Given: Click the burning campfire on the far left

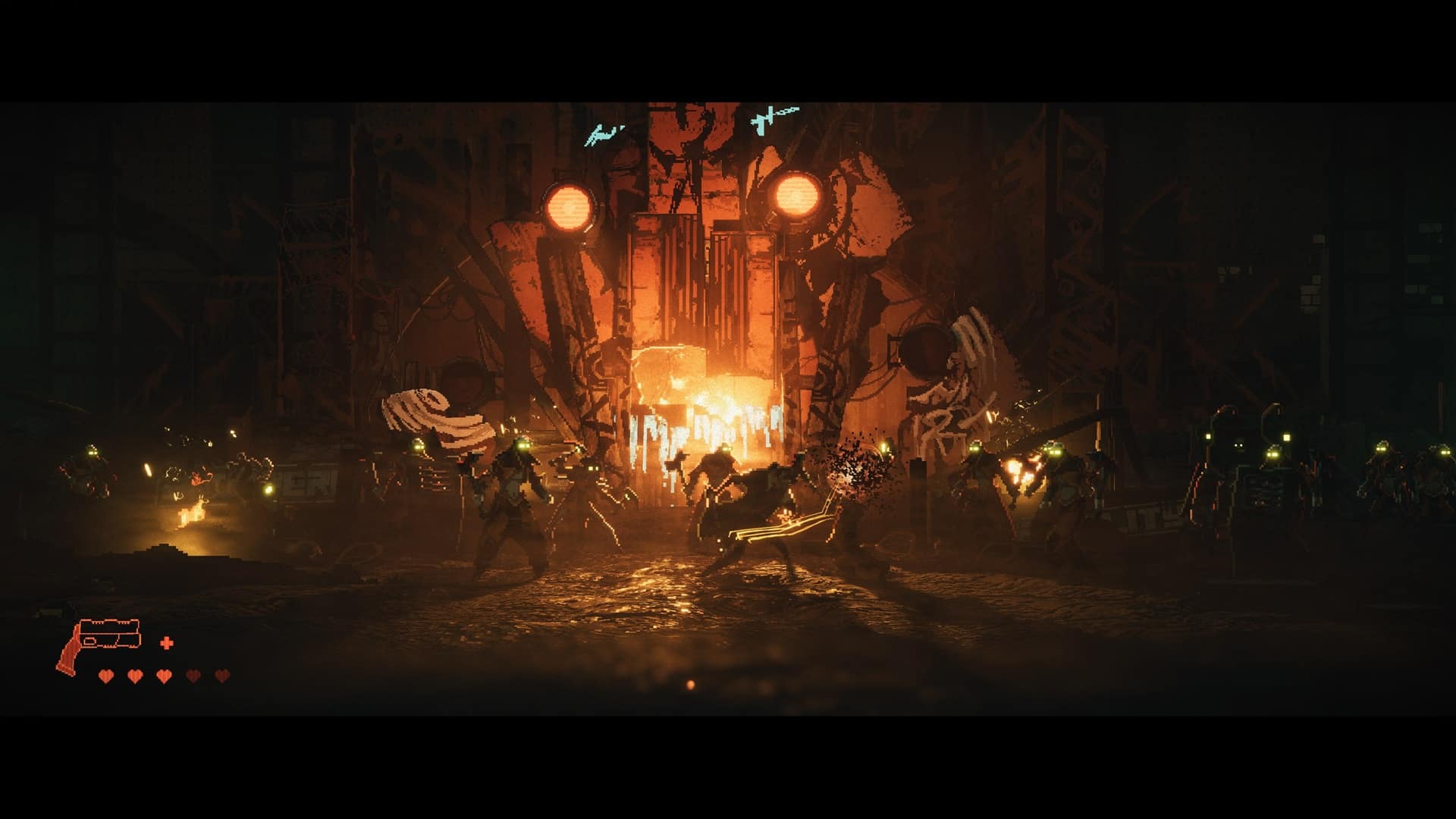Looking at the screenshot, I should point(191,515).
